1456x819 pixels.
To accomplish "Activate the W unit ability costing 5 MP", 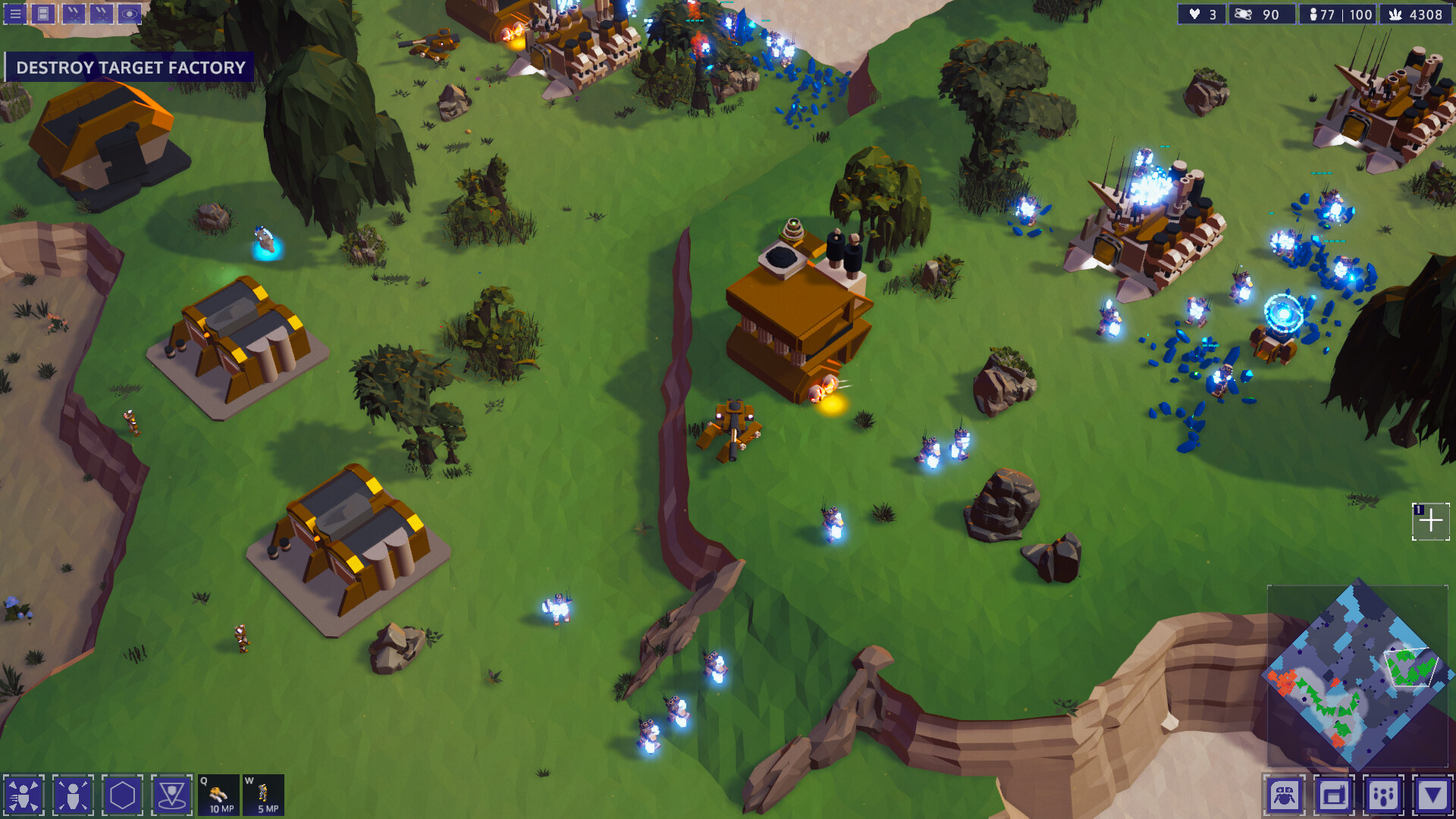I will click(263, 795).
